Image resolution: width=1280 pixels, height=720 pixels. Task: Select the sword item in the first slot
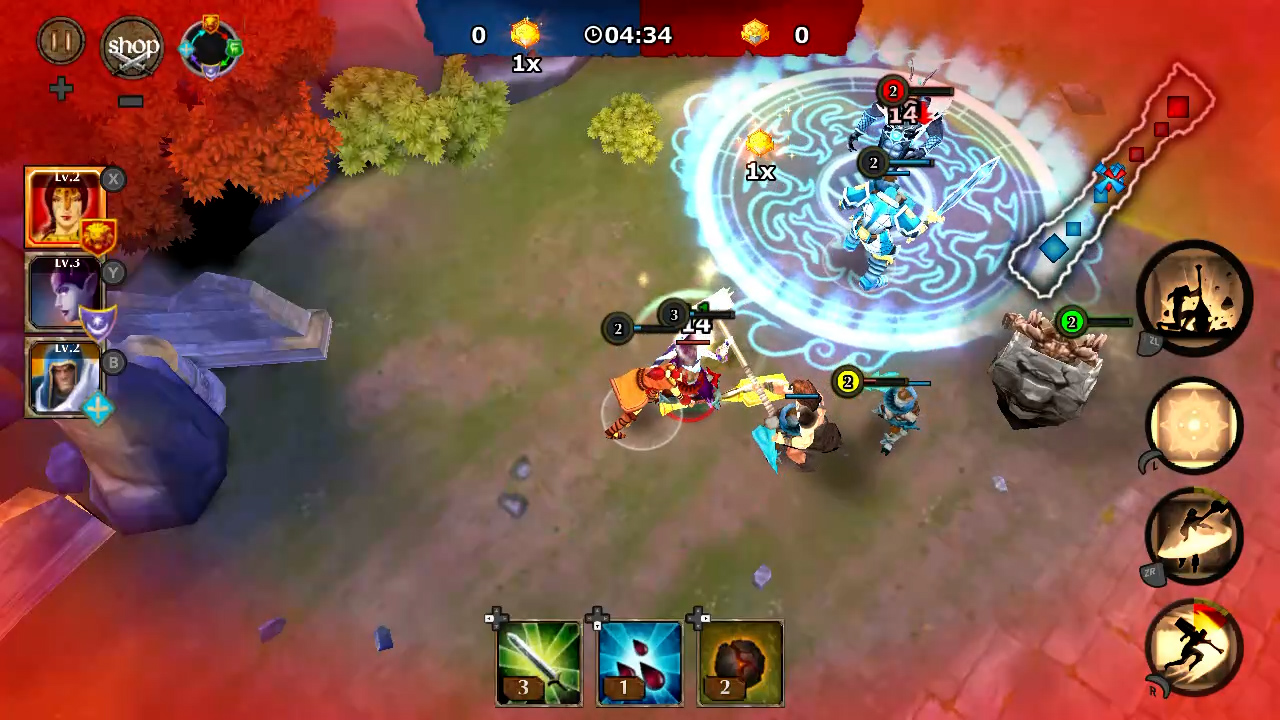point(538,660)
